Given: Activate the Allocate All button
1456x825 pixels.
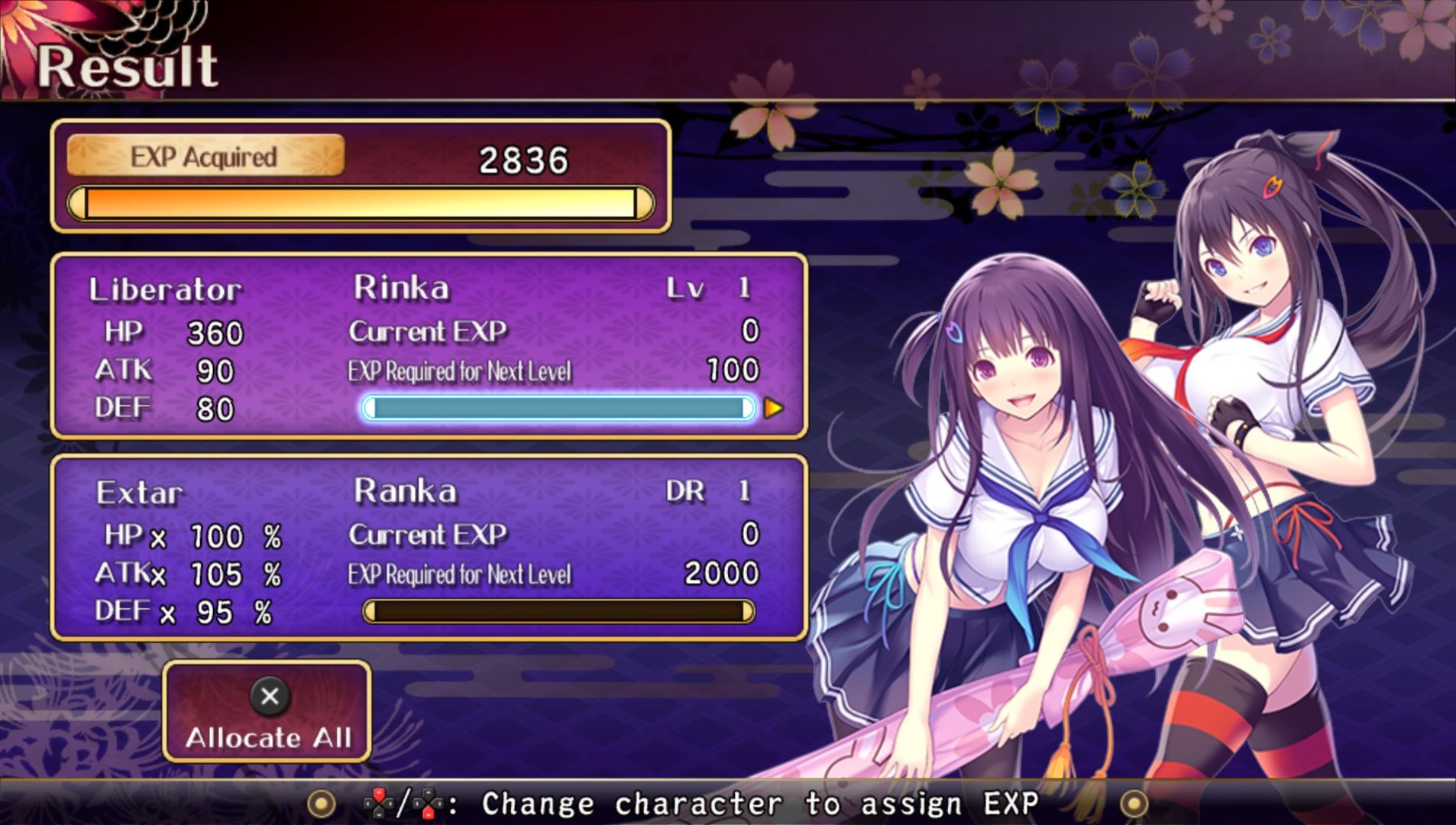Looking at the screenshot, I should point(267,712).
